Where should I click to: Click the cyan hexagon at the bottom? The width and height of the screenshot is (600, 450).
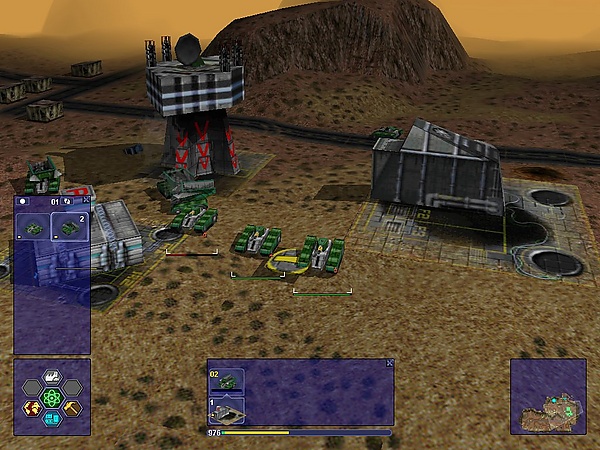[x=52, y=419]
